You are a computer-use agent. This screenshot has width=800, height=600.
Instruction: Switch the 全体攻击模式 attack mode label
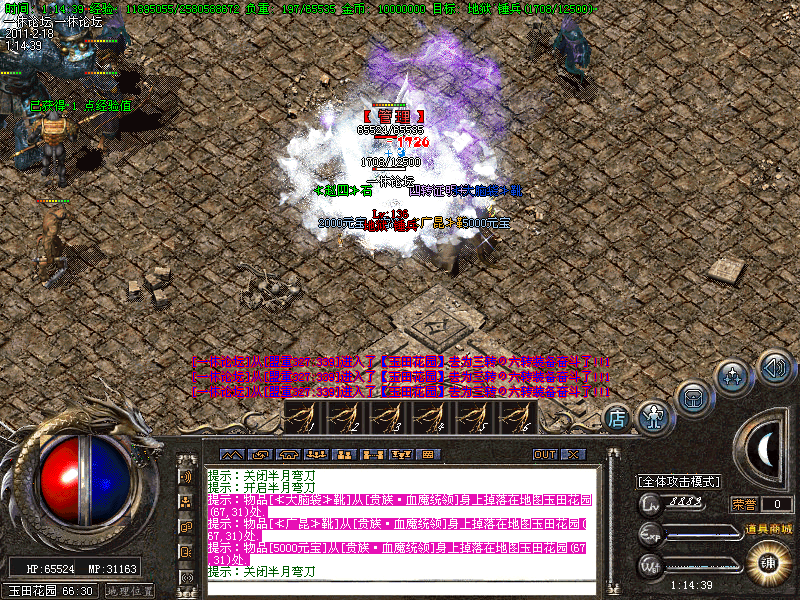pyautogui.click(x=678, y=481)
